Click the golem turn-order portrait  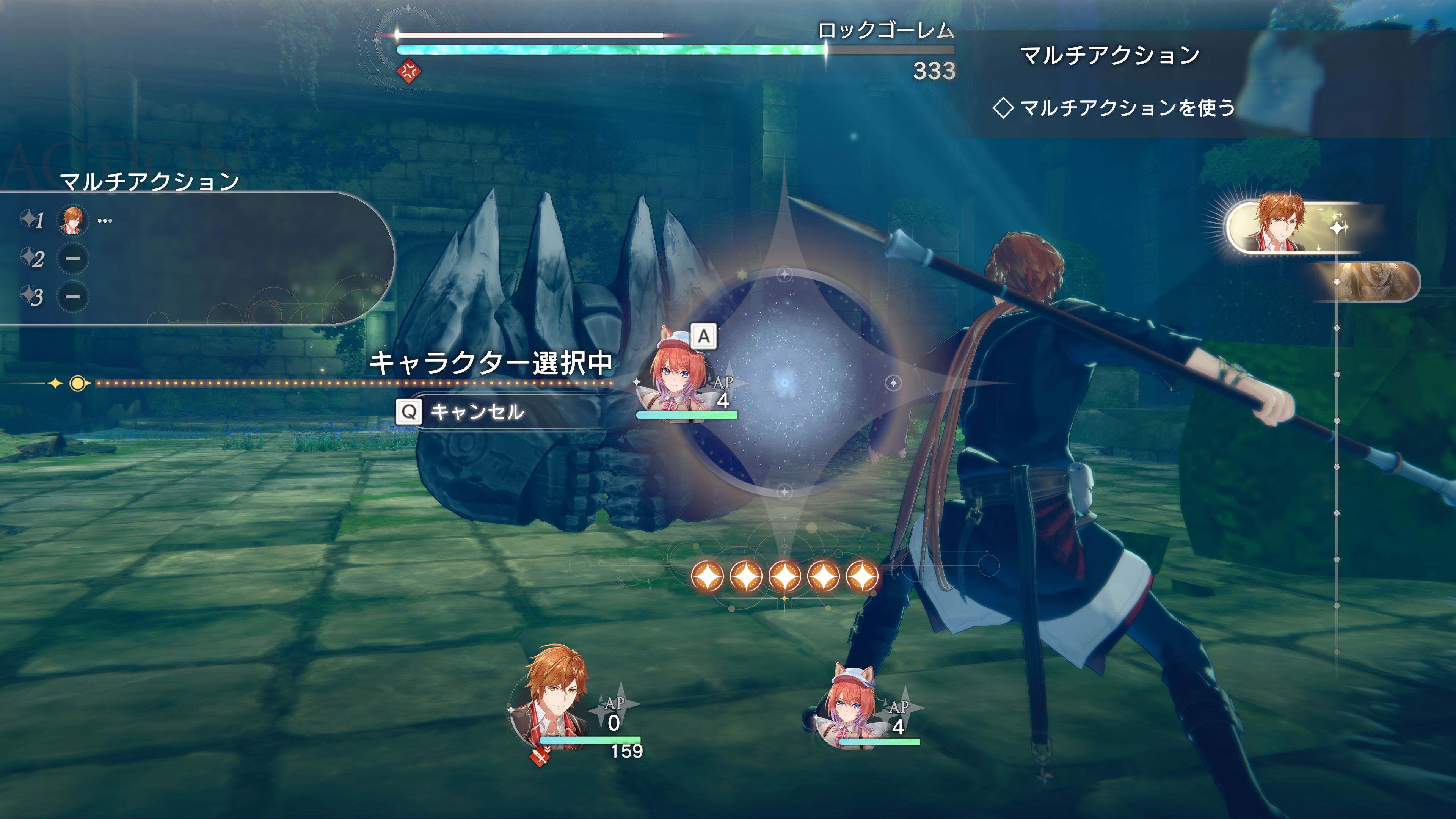tap(1373, 281)
